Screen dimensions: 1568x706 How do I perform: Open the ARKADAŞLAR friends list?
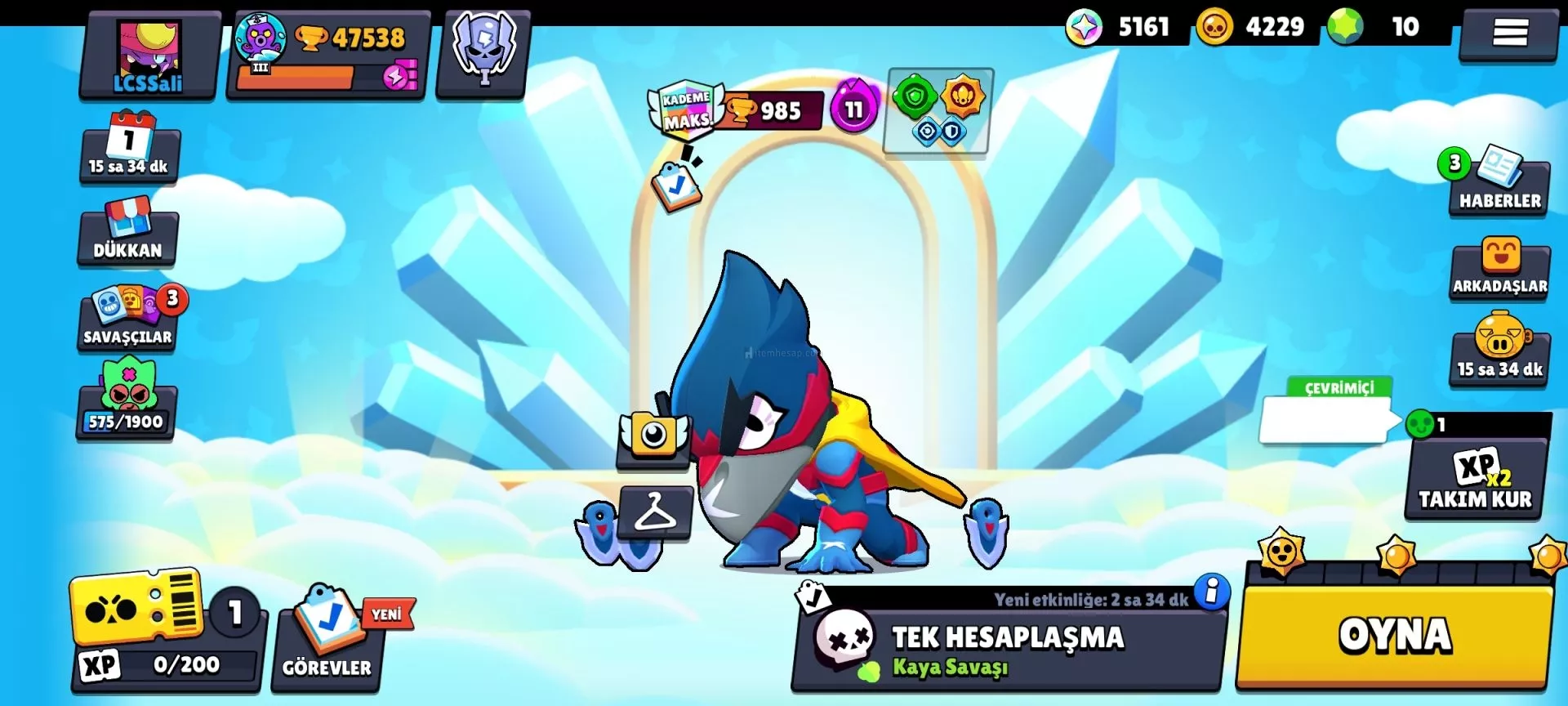pos(1499,270)
